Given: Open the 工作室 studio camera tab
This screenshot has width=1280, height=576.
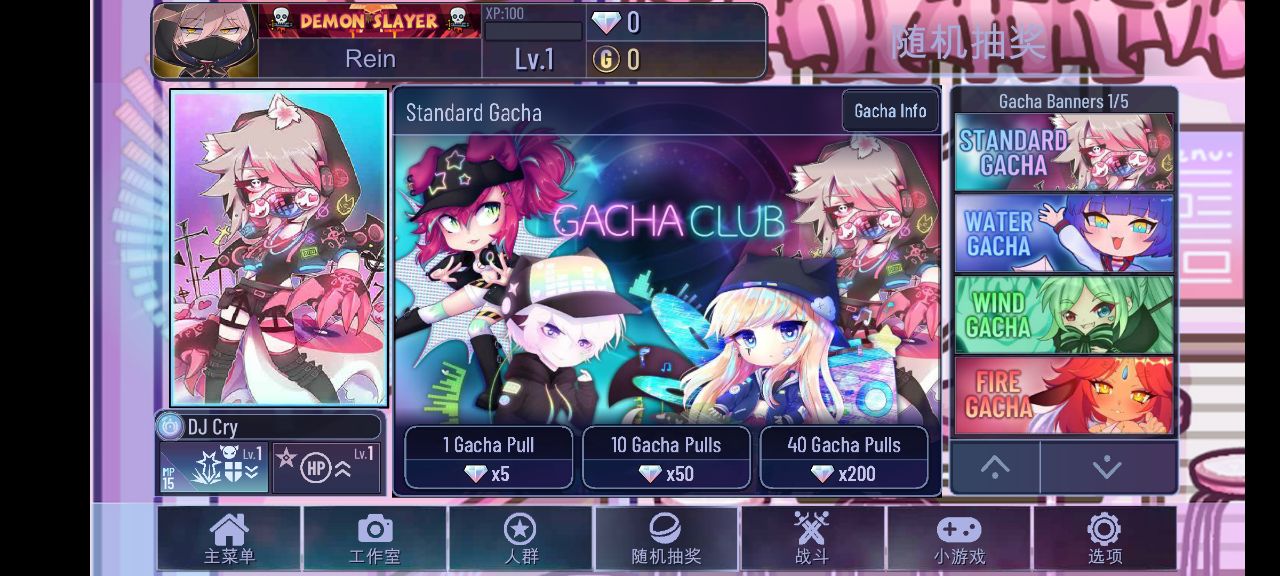Looking at the screenshot, I should click(375, 539).
